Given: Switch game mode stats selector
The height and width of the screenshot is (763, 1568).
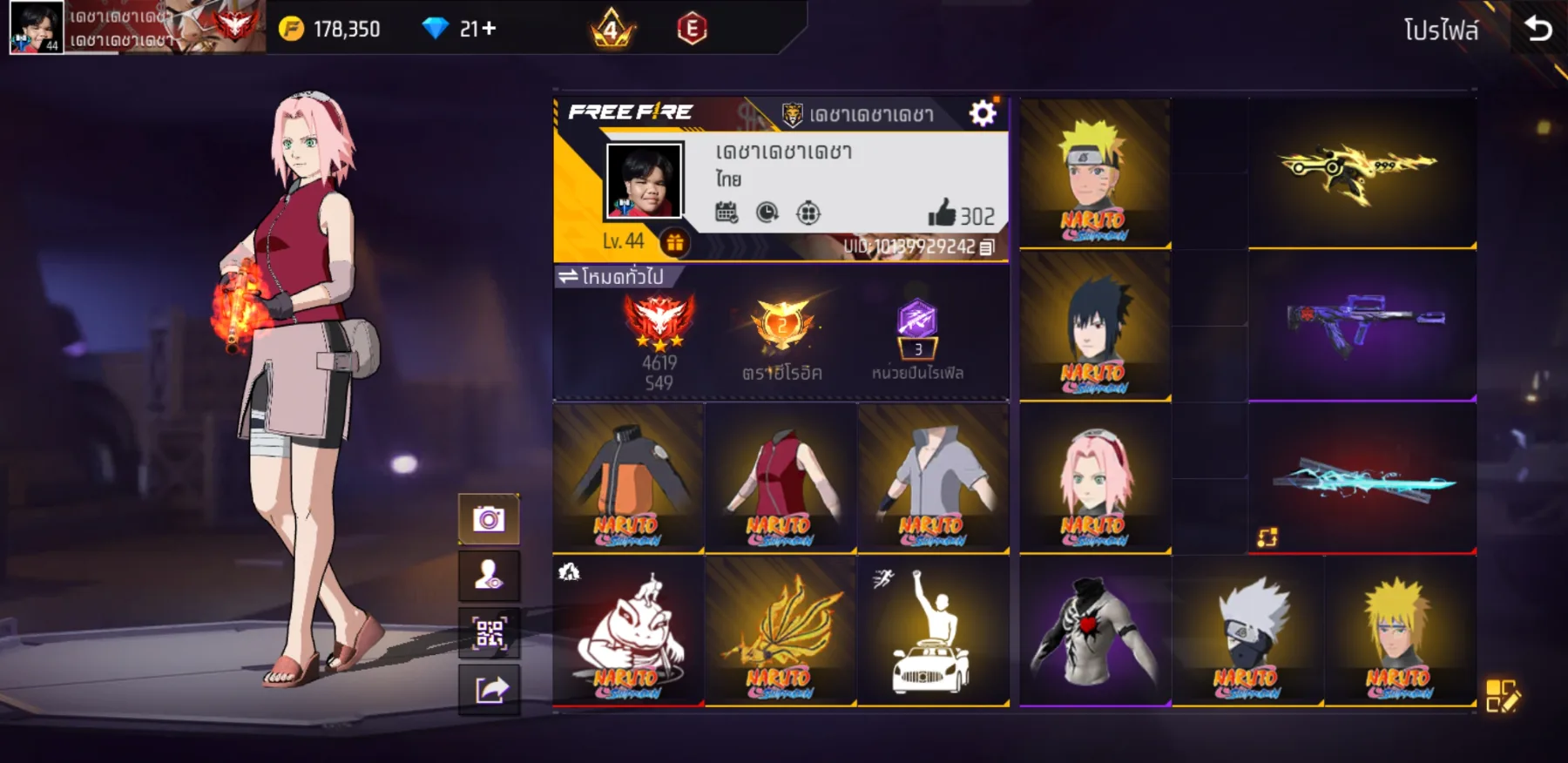Looking at the screenshot, I should (612, 277).
